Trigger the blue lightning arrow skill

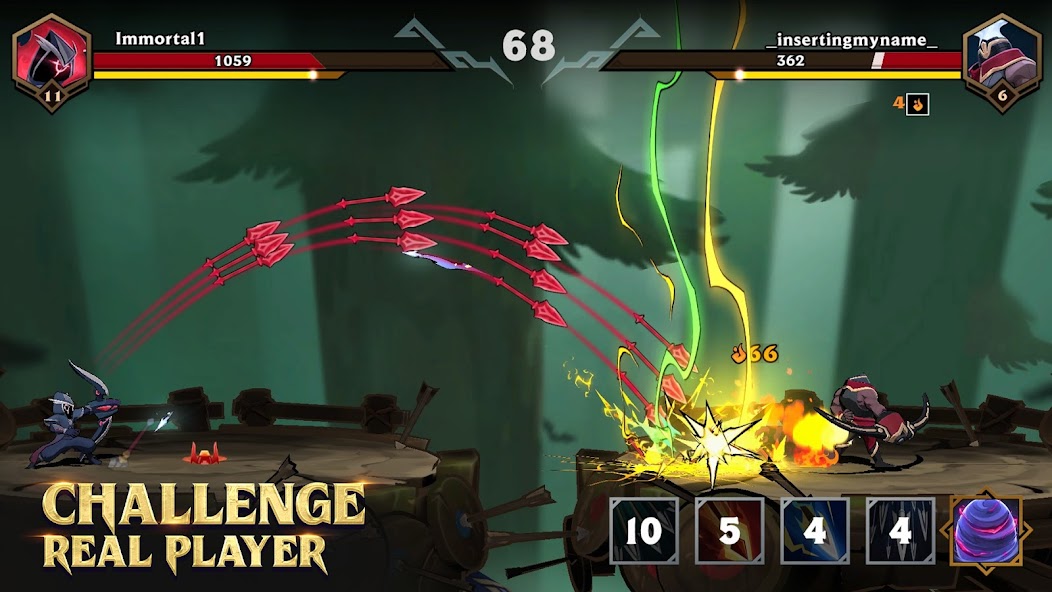coord(815,531)
